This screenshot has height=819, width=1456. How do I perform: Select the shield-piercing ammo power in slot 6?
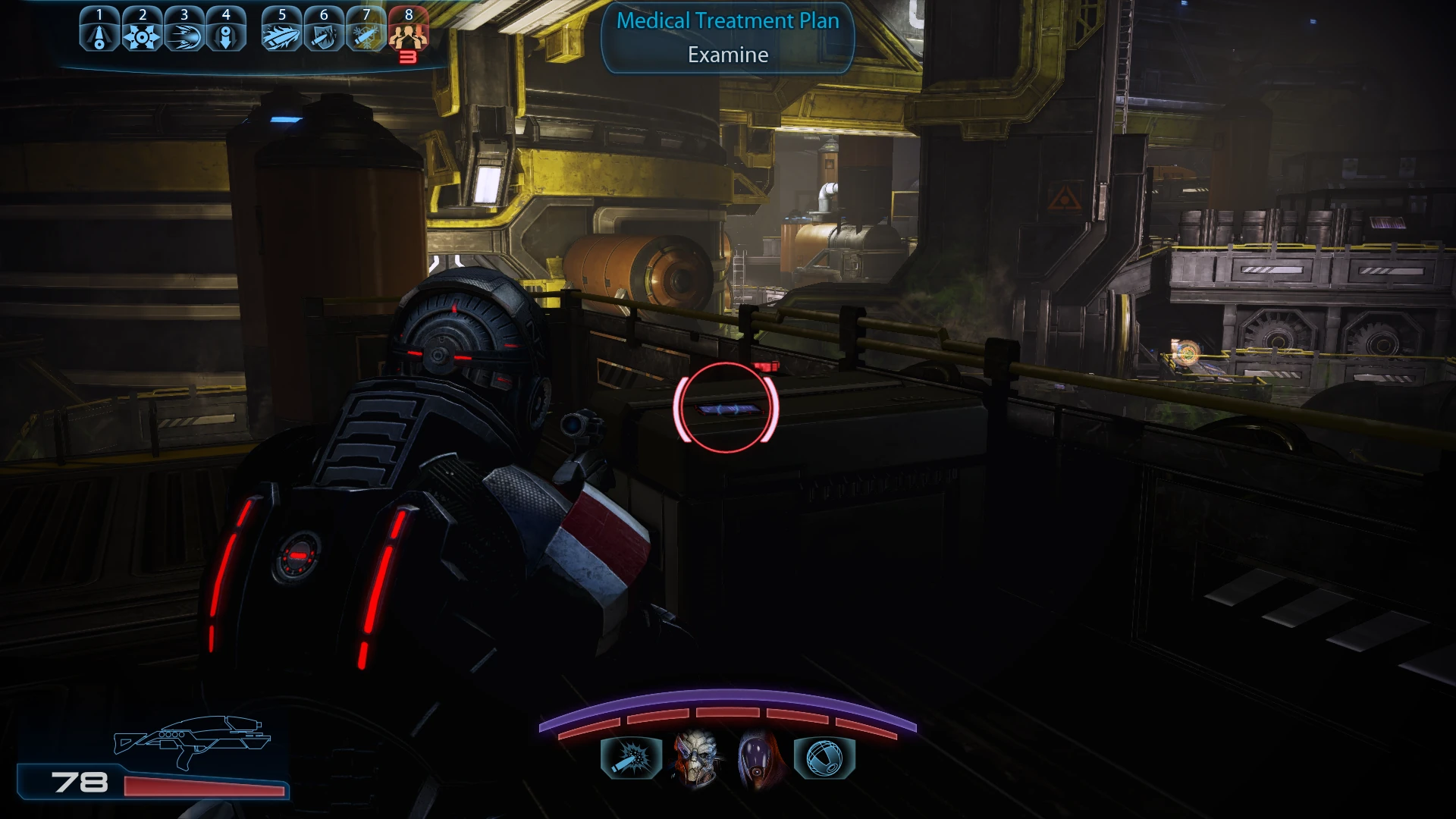(x=324, y=35)
